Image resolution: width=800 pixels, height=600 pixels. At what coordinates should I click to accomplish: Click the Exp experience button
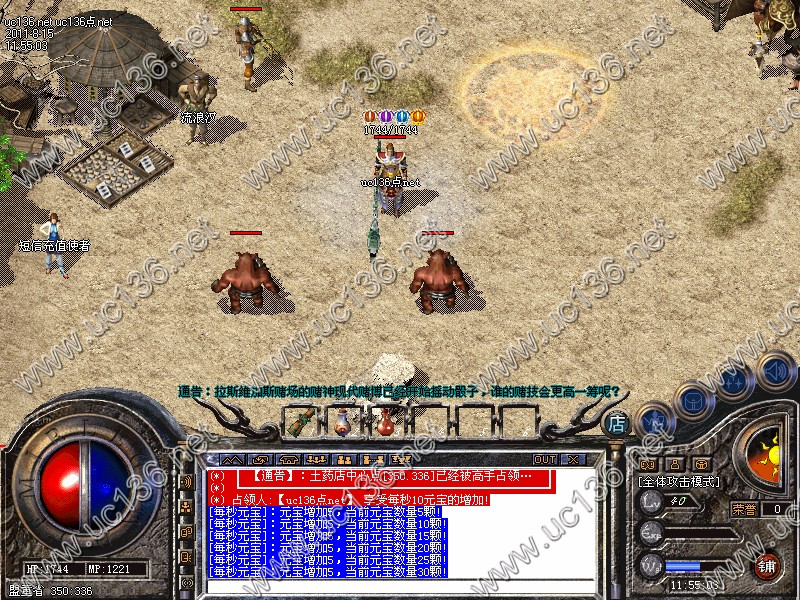point(651,533)
